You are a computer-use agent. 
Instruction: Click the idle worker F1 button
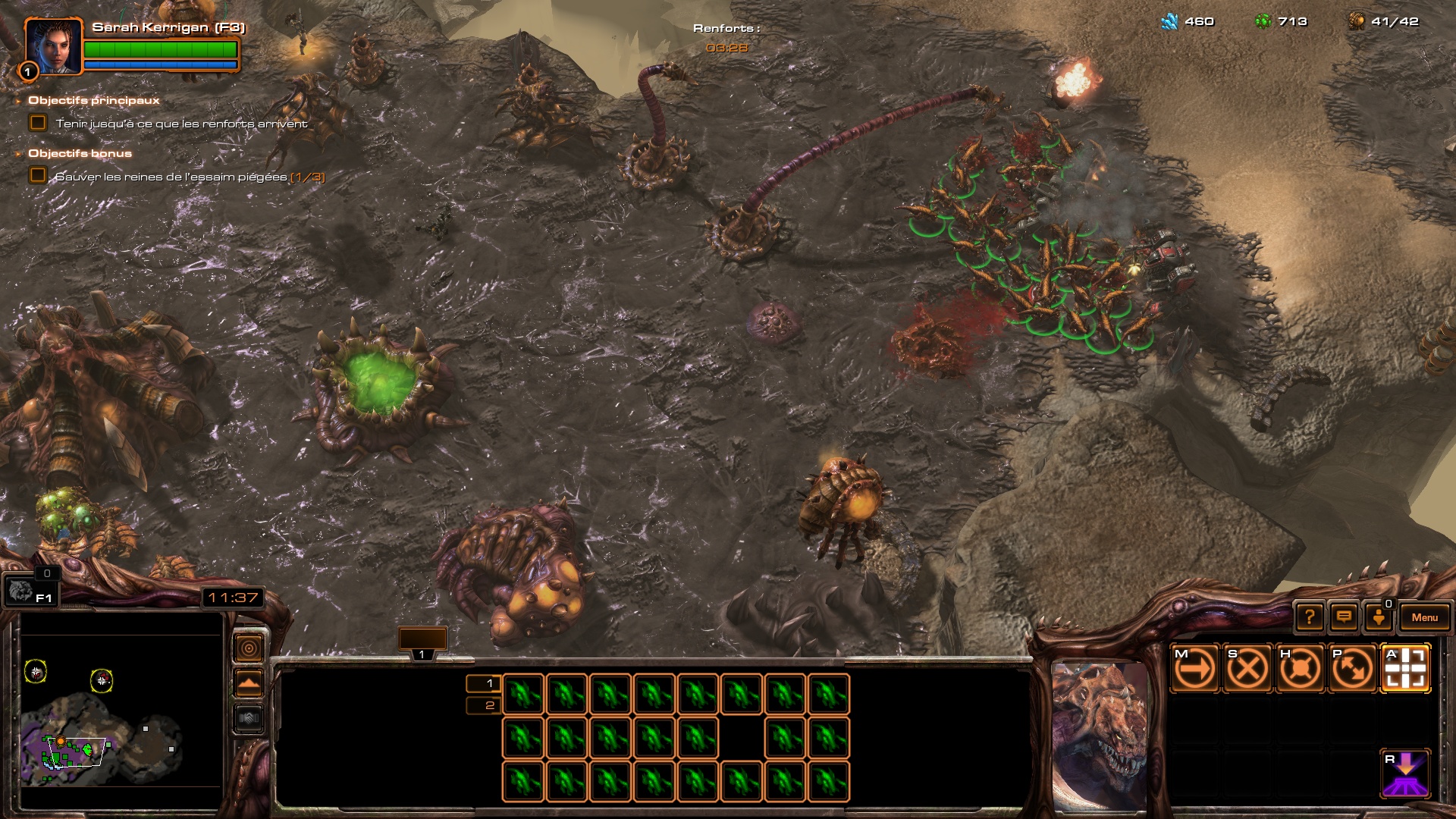click(29, 591)
